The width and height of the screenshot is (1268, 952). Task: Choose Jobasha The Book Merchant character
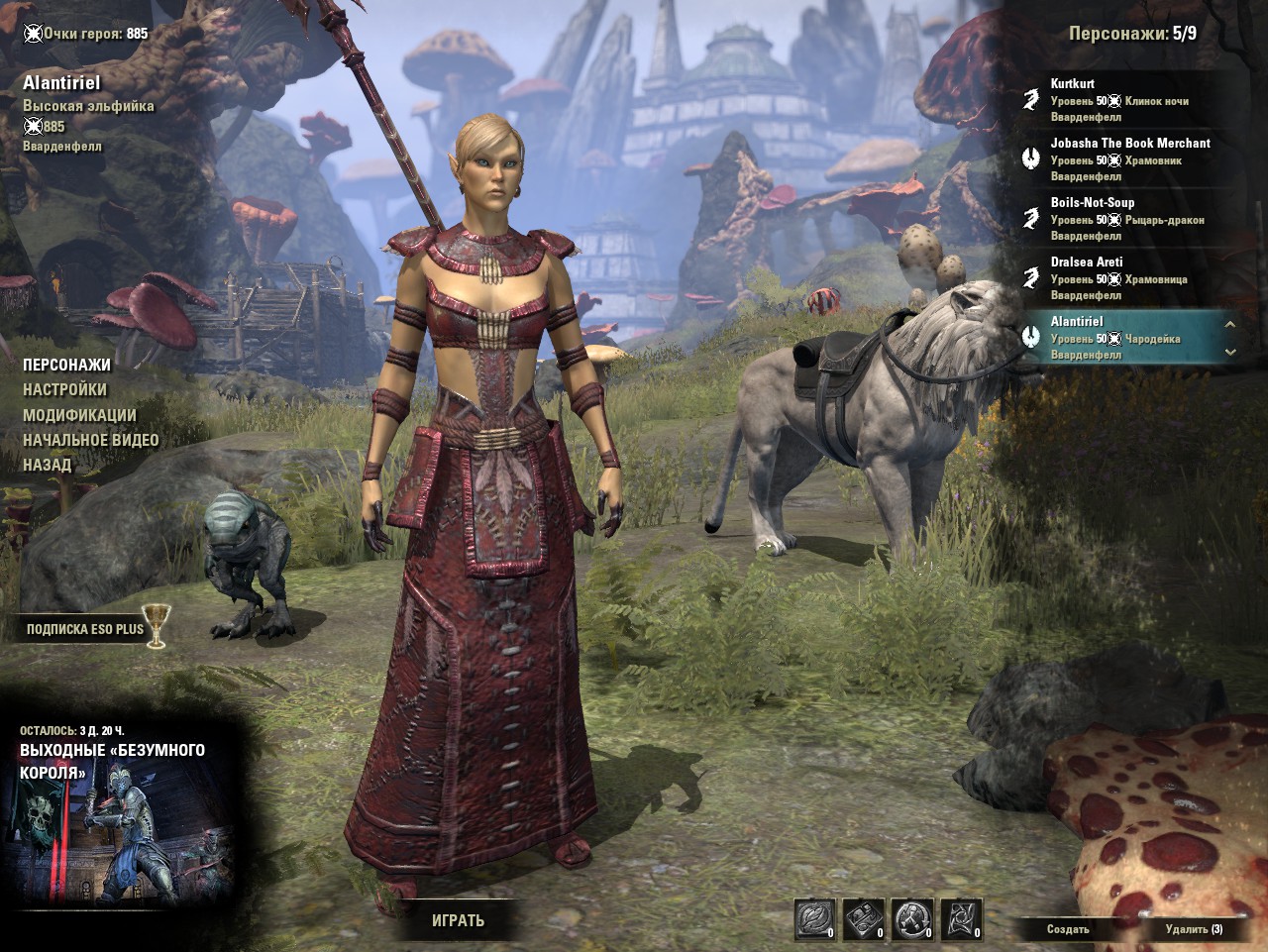coord(1129,159)
